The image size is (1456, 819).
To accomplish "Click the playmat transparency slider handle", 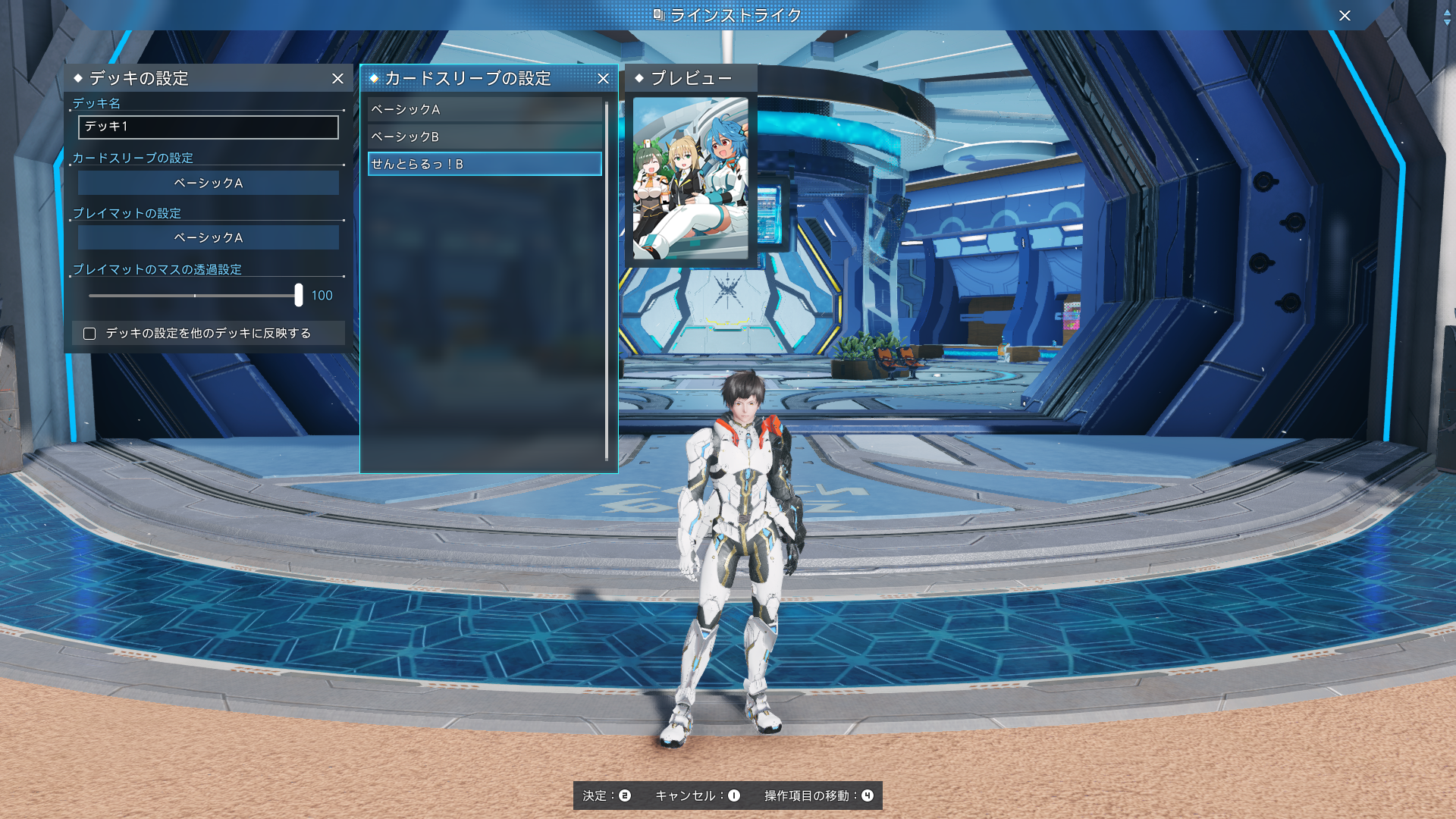I will [x=299, y=295].
